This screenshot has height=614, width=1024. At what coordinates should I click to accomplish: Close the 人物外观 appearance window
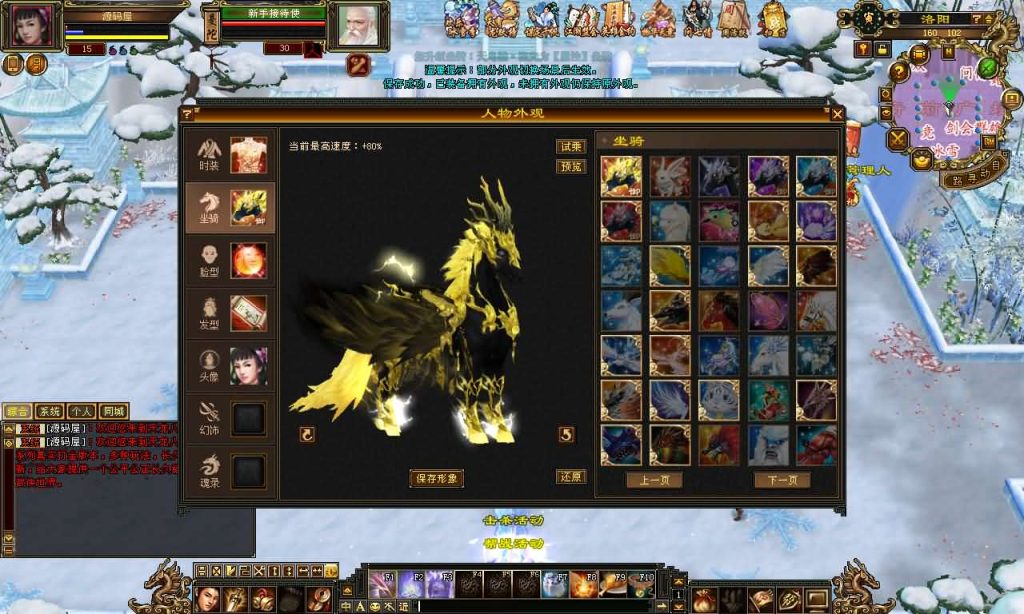(x=838, y=113)
